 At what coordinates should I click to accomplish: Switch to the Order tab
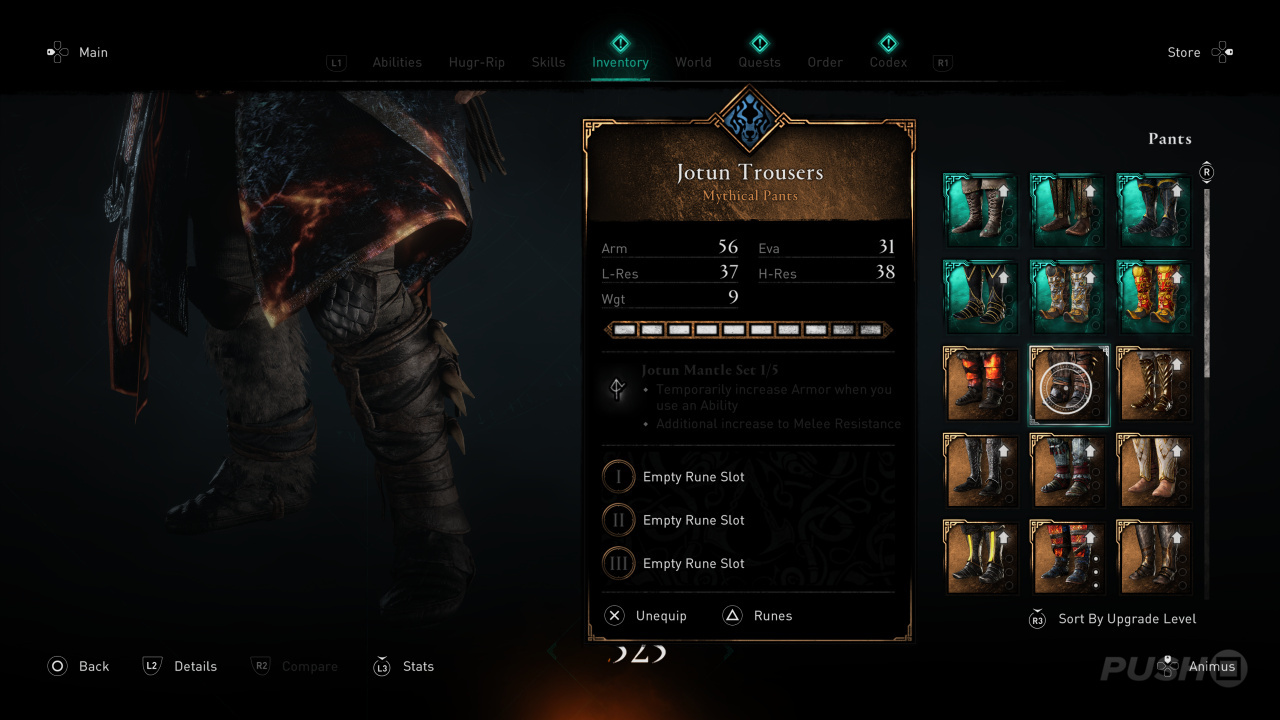pyautogui.click(x=825, y=62)
